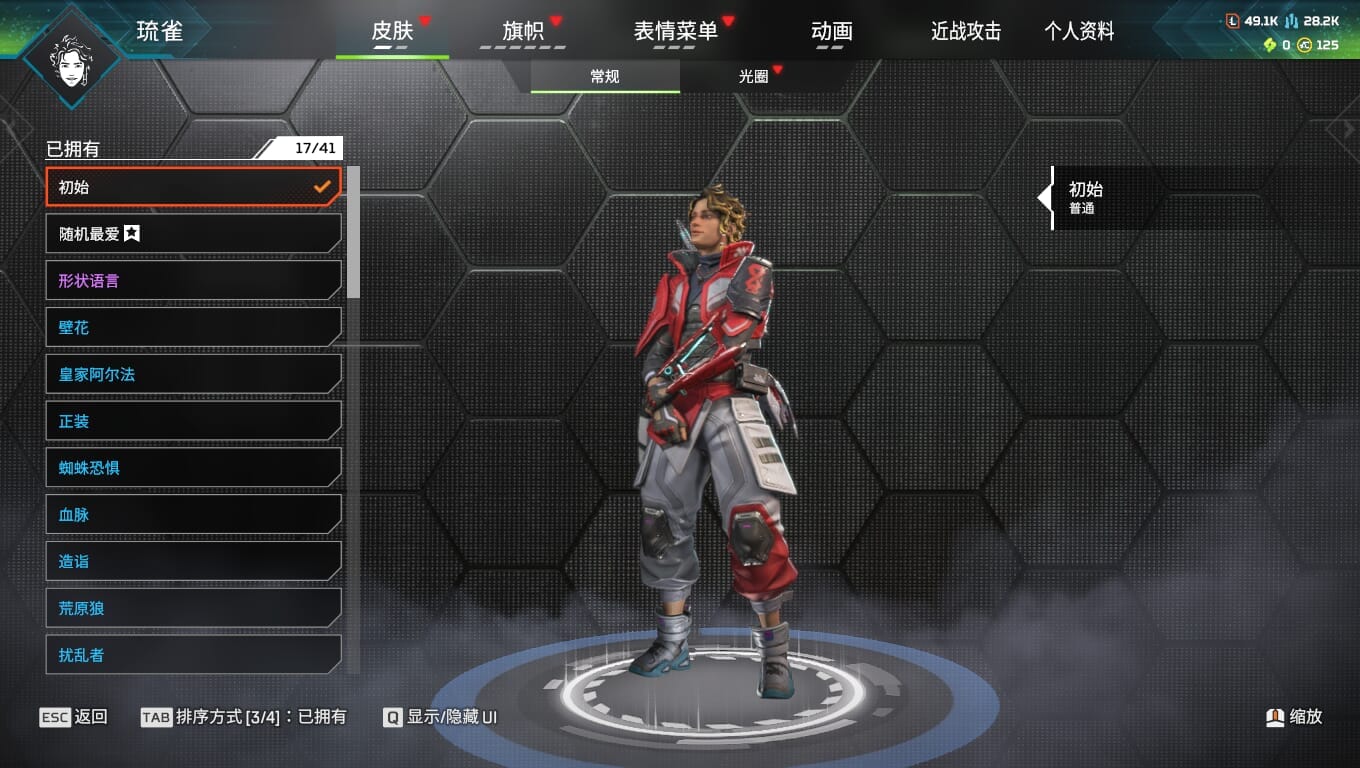This screenshot has width=1360, height=768.
Task: Select the 皇家阿尔法 skin
Action: (x=193, y=375)
